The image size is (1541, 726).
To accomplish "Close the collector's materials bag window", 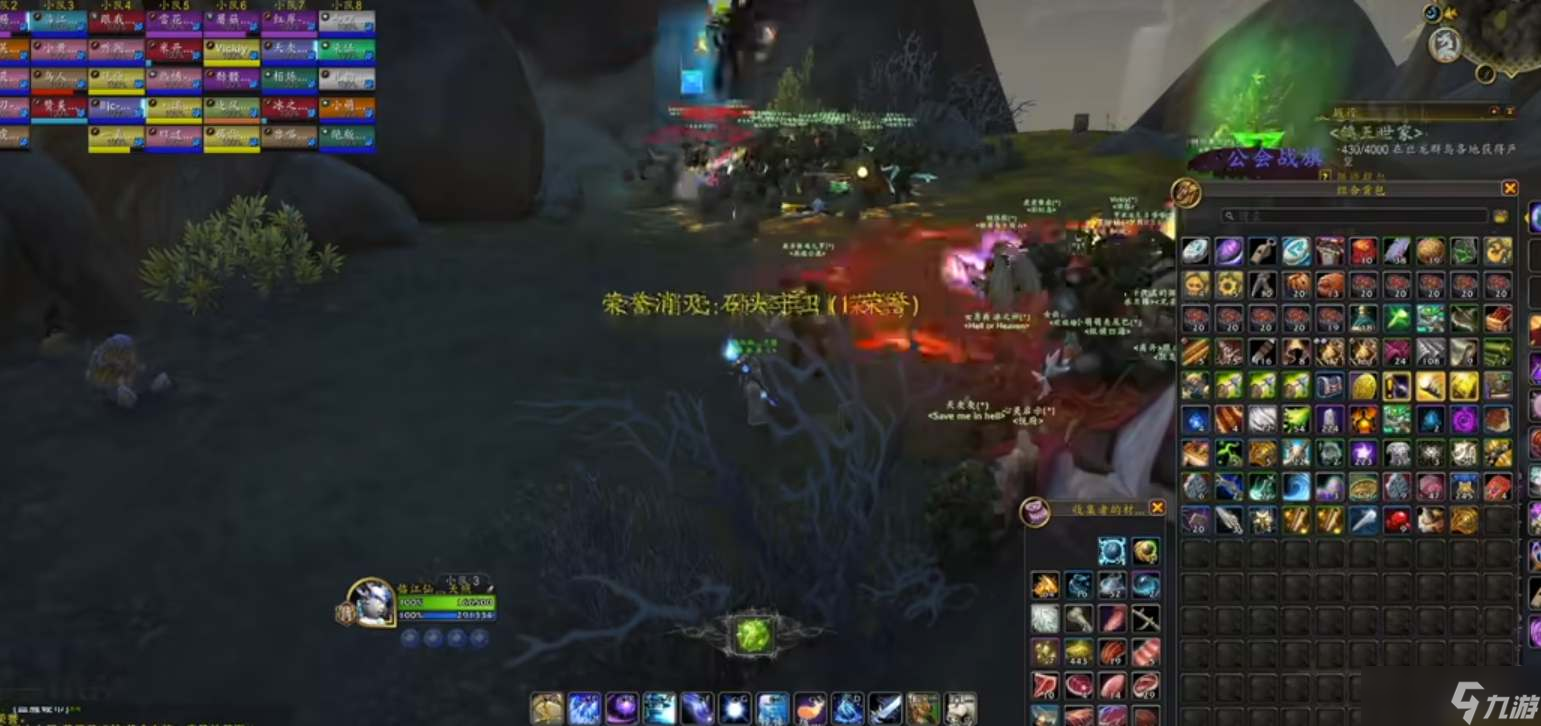I will 1159,508.
